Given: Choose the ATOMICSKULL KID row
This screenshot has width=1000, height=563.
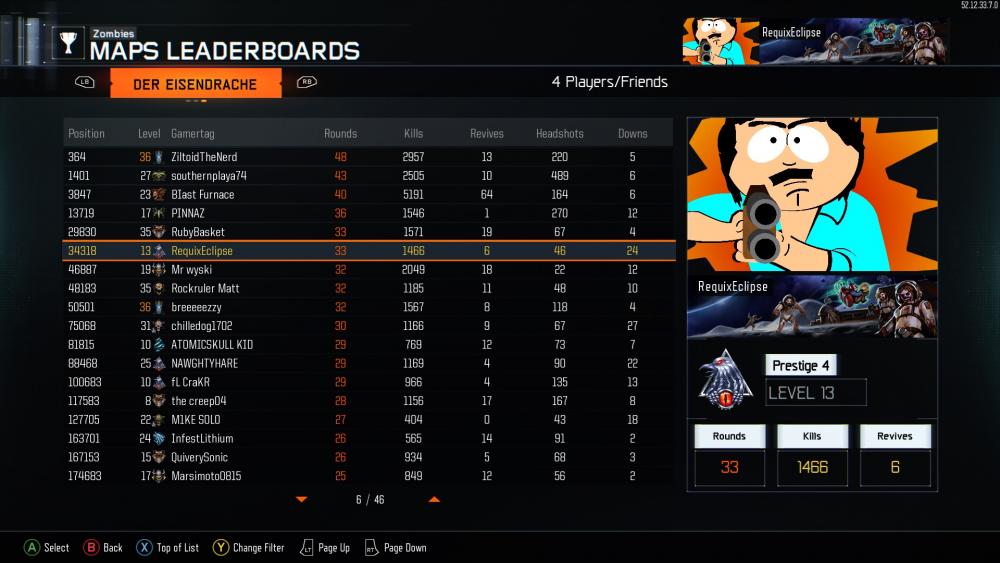Looking at the screenshot, I should [368, 345].
